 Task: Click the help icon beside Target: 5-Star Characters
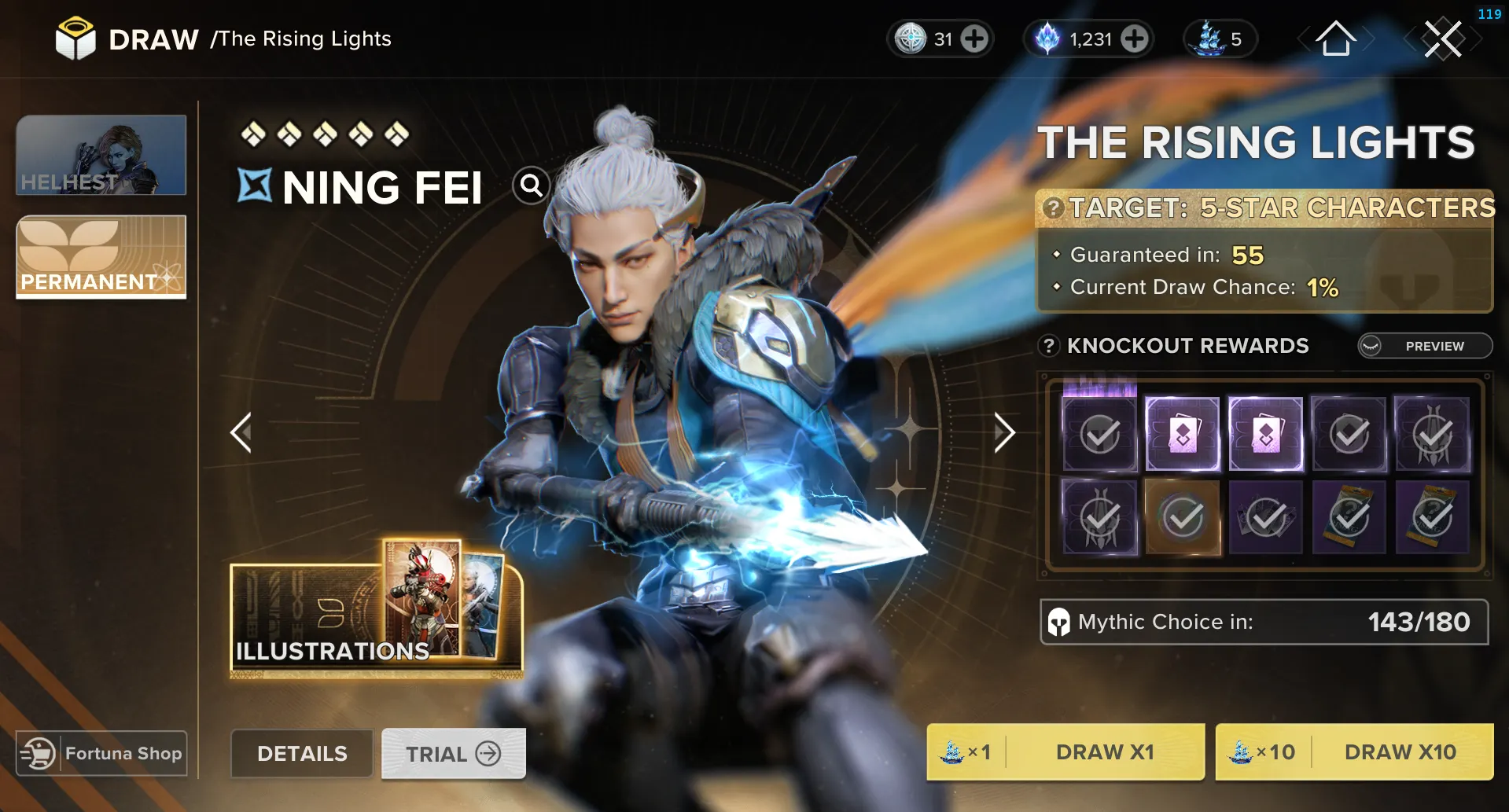(1053, 208)
